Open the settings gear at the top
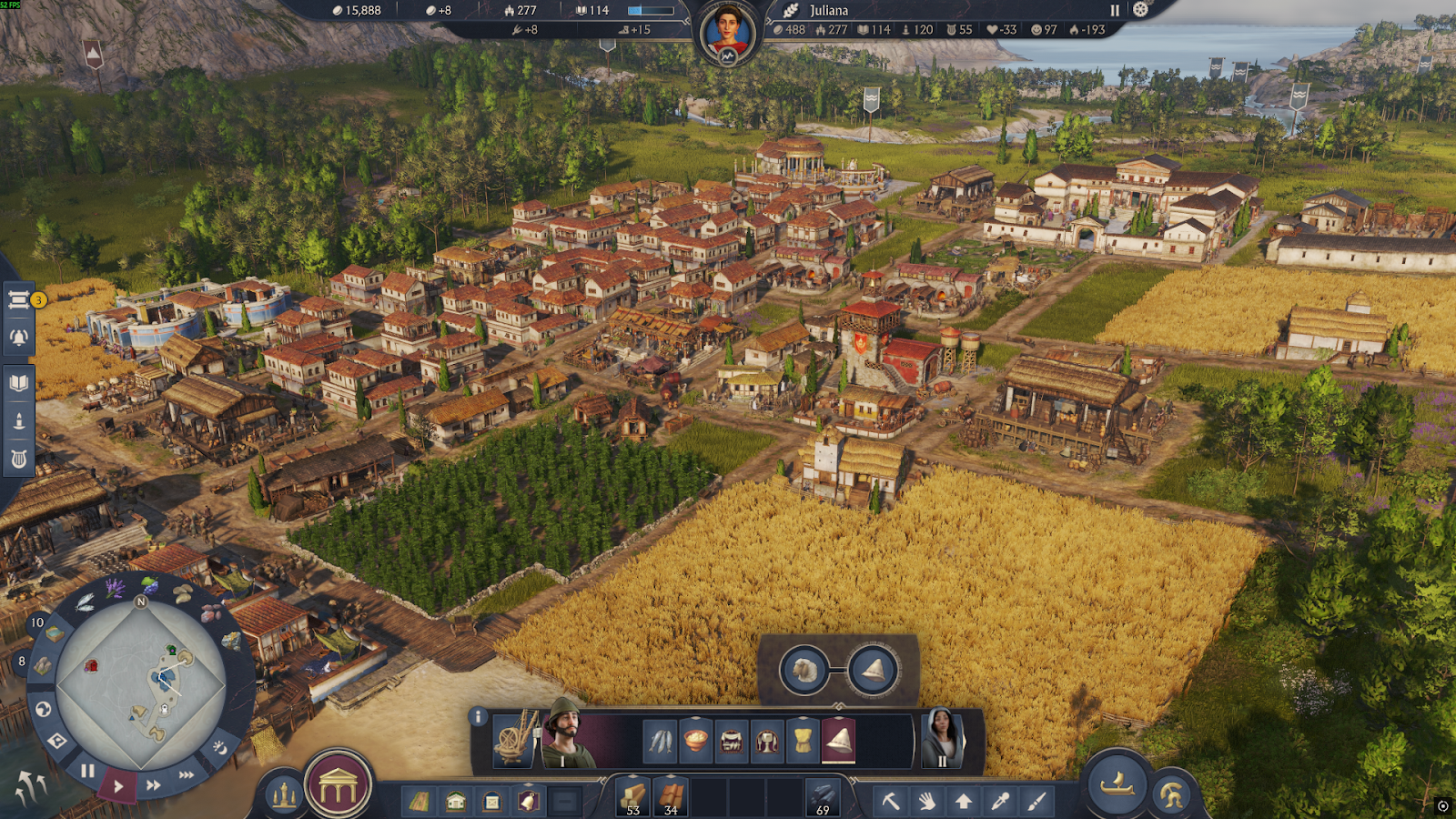 (x=1140, y=10)
